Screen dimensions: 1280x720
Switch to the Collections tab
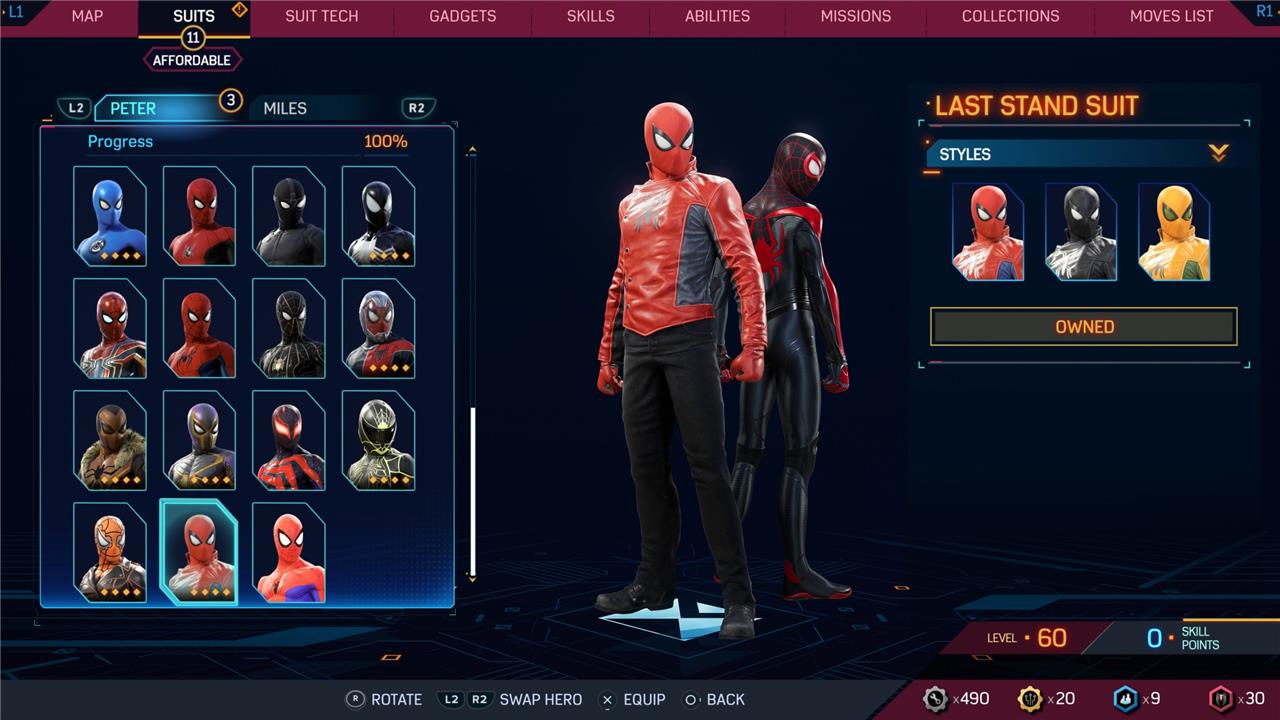[x=1010, y=16]
